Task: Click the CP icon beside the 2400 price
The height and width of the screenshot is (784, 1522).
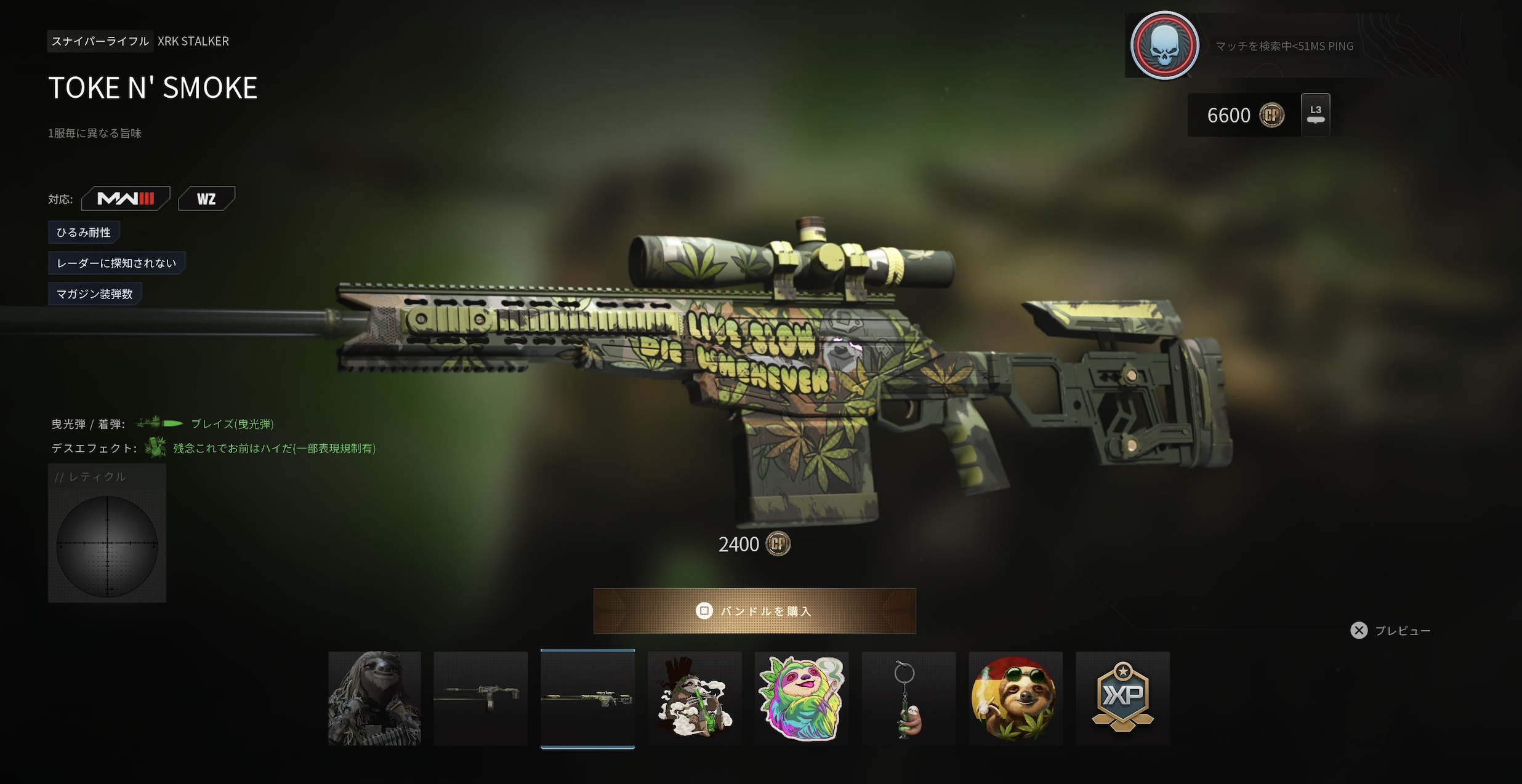Action: [777, 544]
